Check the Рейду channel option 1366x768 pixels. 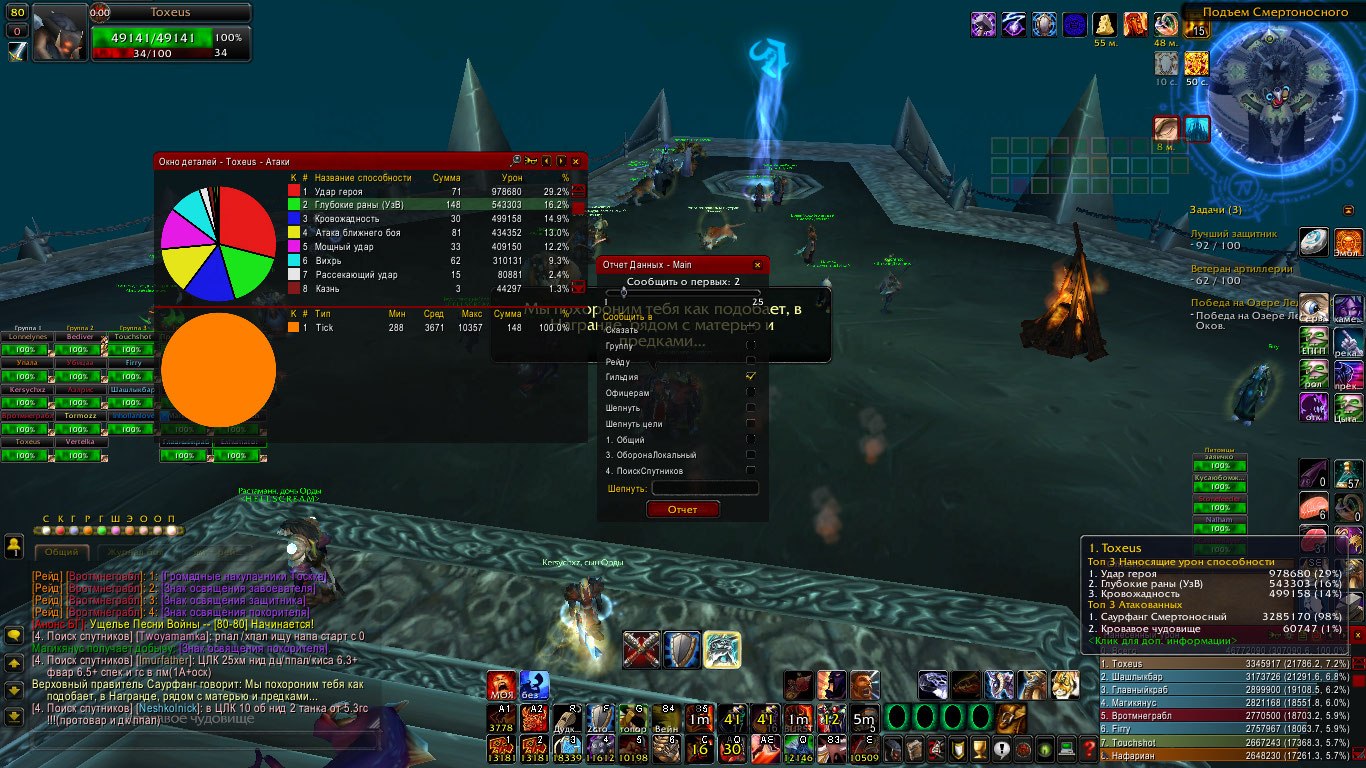(x=751, y=361)
